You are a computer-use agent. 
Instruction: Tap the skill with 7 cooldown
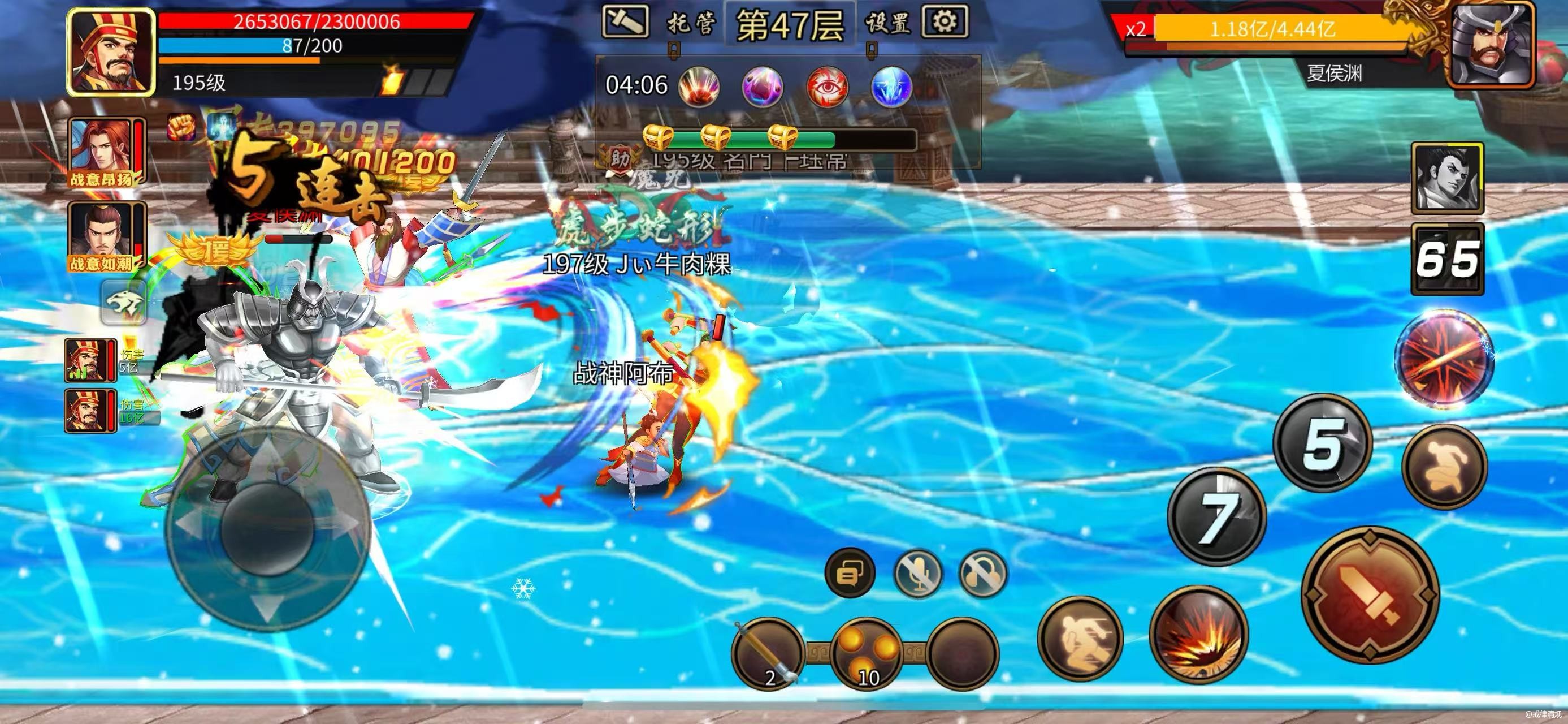tap(1216, 516)
